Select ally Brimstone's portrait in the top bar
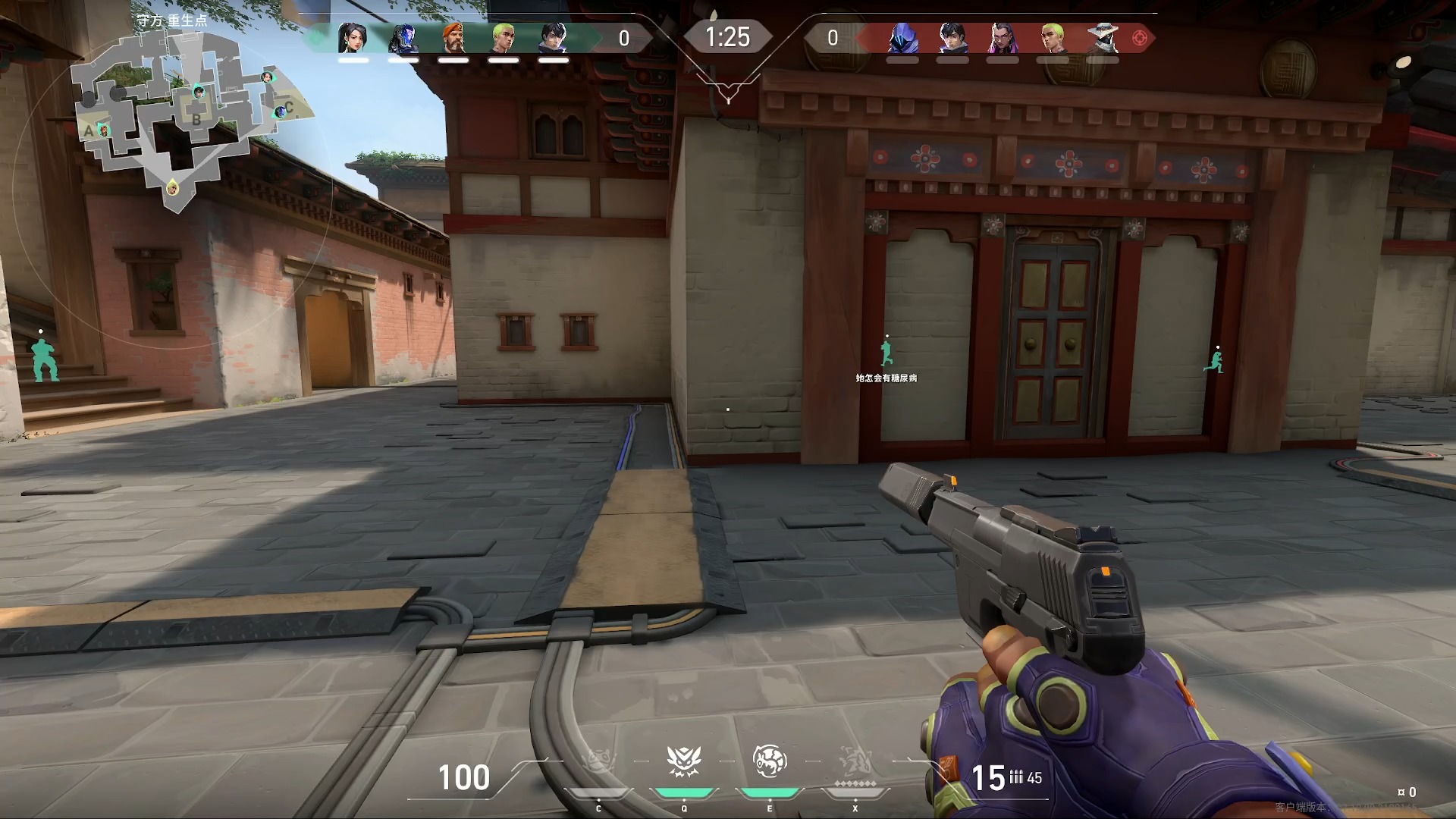 click(x=453, y=38)
